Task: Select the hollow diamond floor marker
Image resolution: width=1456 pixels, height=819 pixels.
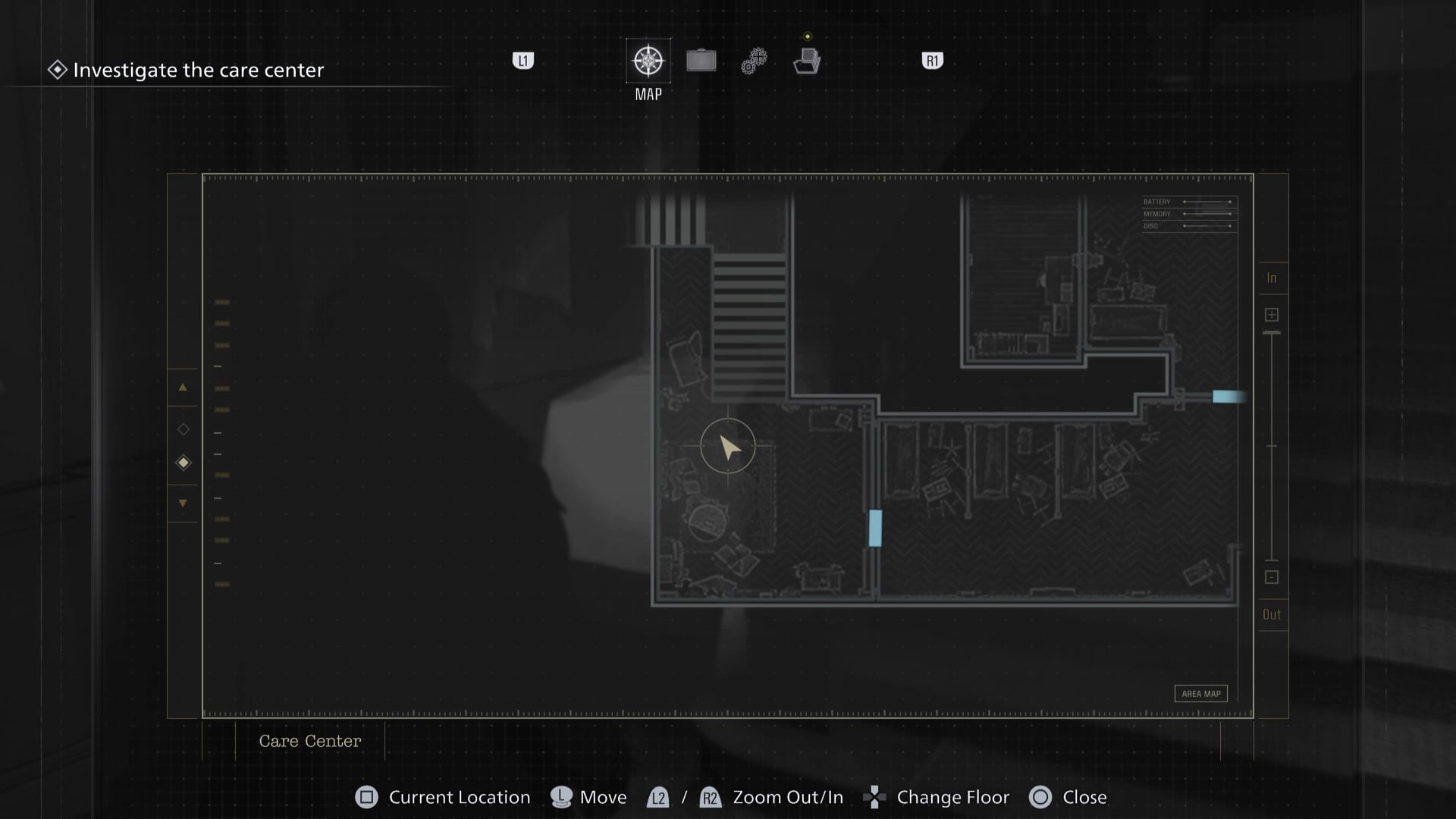Action: (x=184, y=429)
